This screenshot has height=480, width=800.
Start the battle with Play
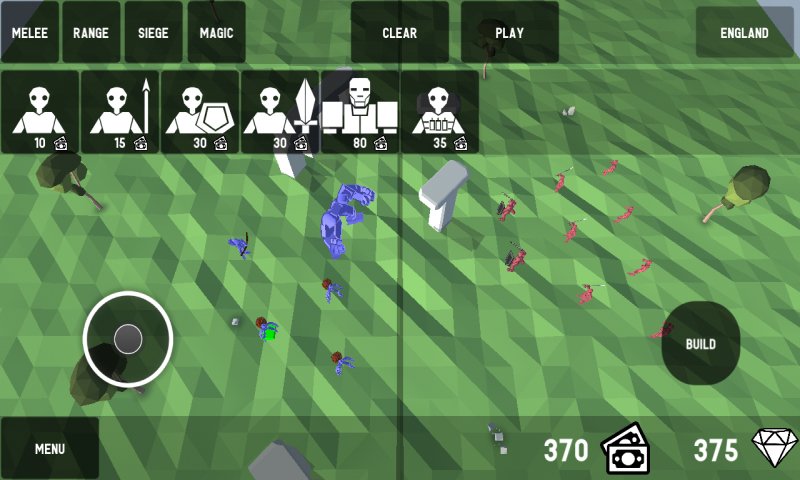coord(509,32)
